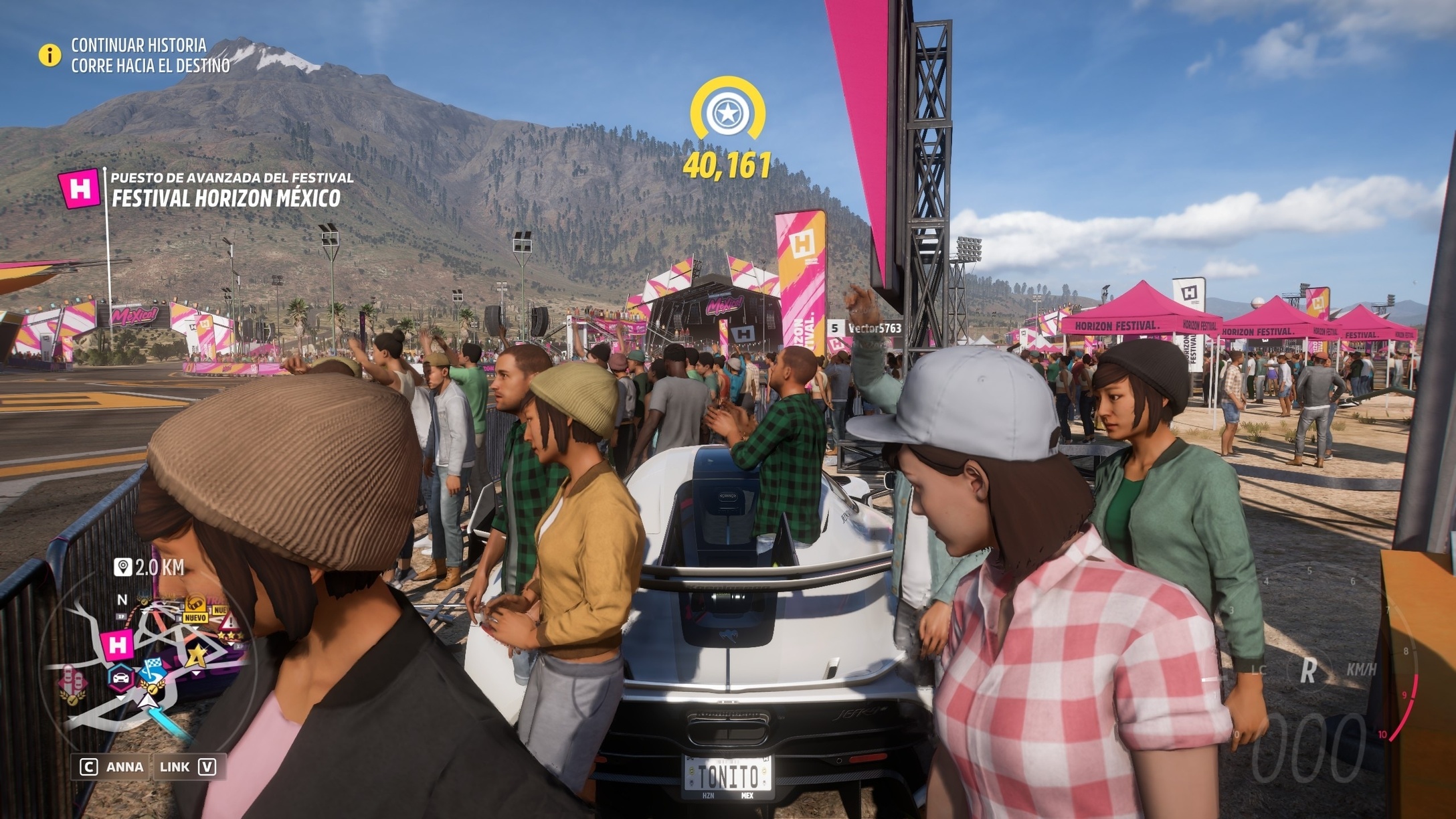The width and height of the screenshot is (1456, 819).
Task: Click the pink Festival Horizon México outpost flag
Action: coord(80,189)
